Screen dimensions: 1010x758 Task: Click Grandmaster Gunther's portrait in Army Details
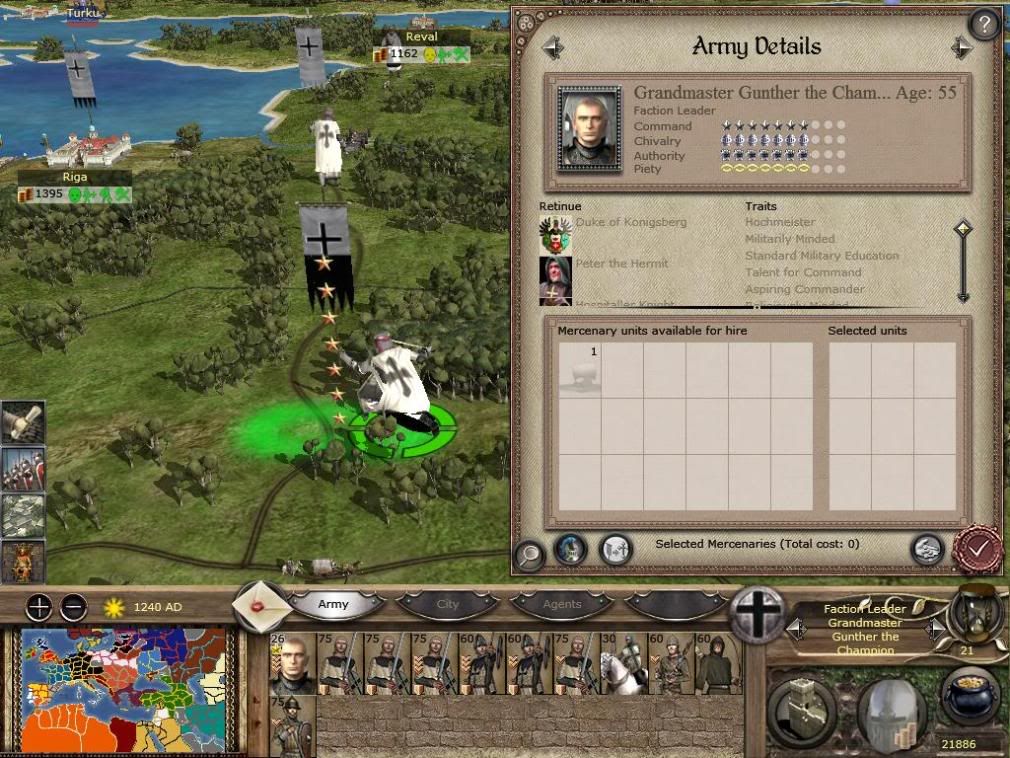click(x=590, y=128)
